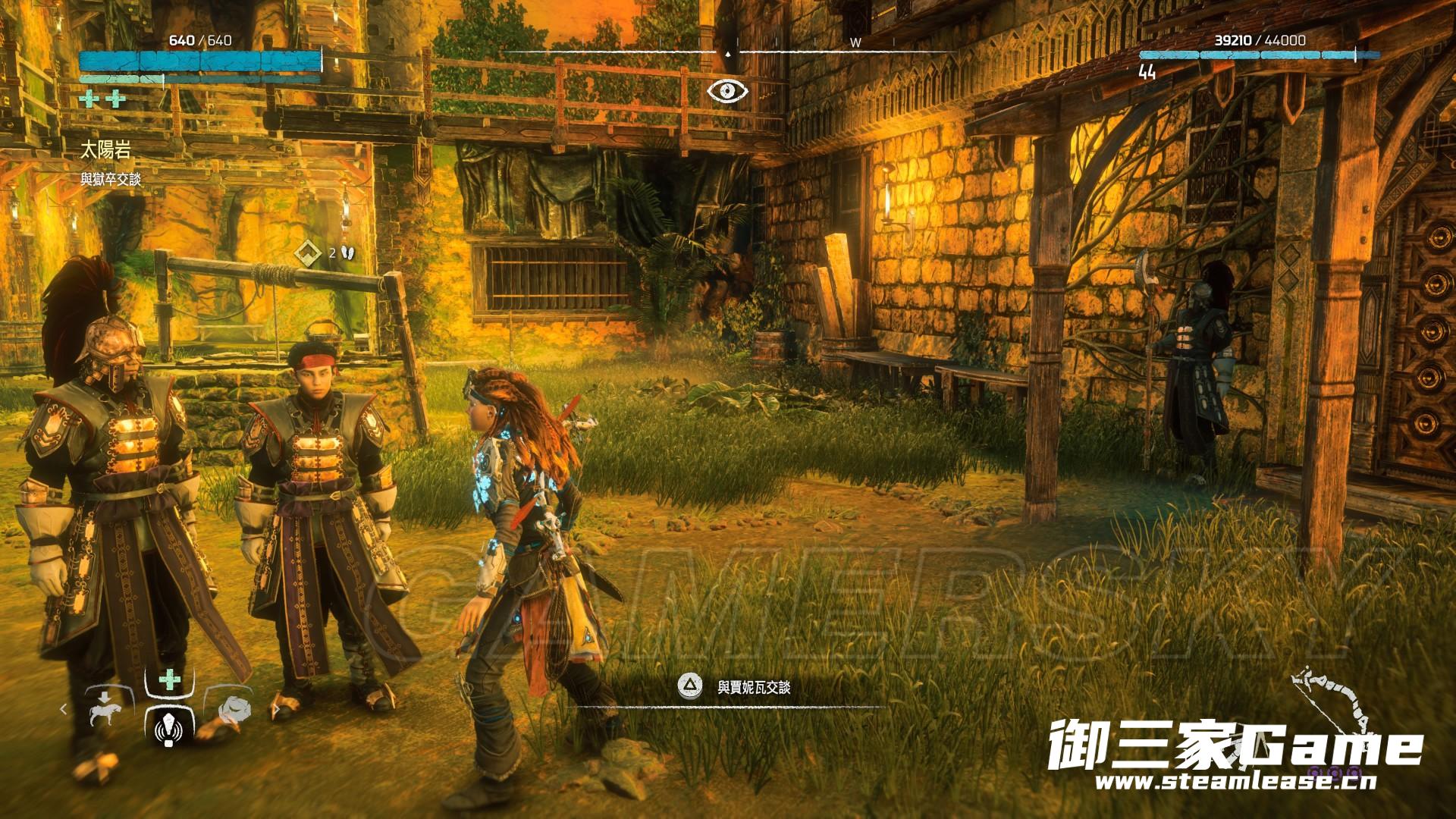Image resolution: width=1456 pixels, height=819 pixels.
Task: Cycle the tool hotbar left arrow
Action: [x=64, y=710]
